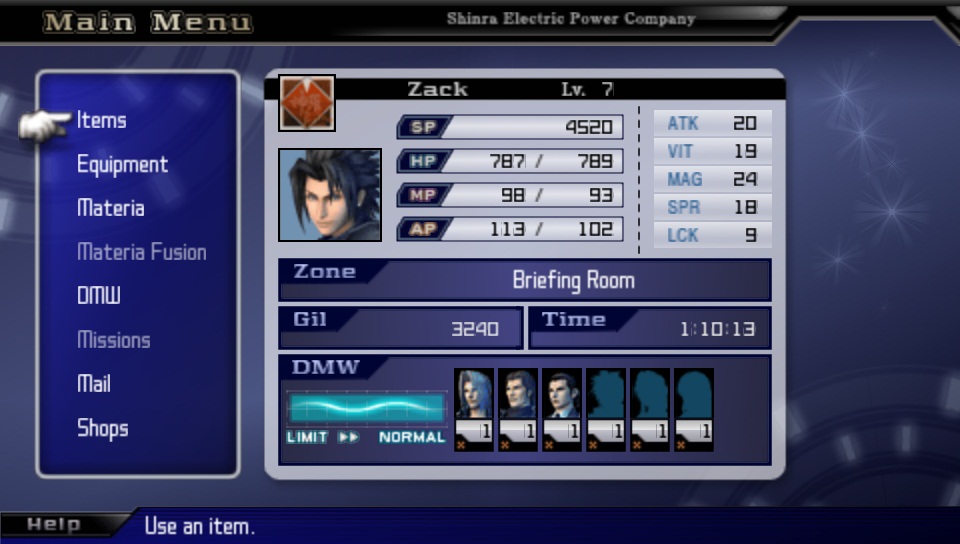Select the dimmed Missions entry
The height and width of the screenshot is (544, 960).
(114, 340)
